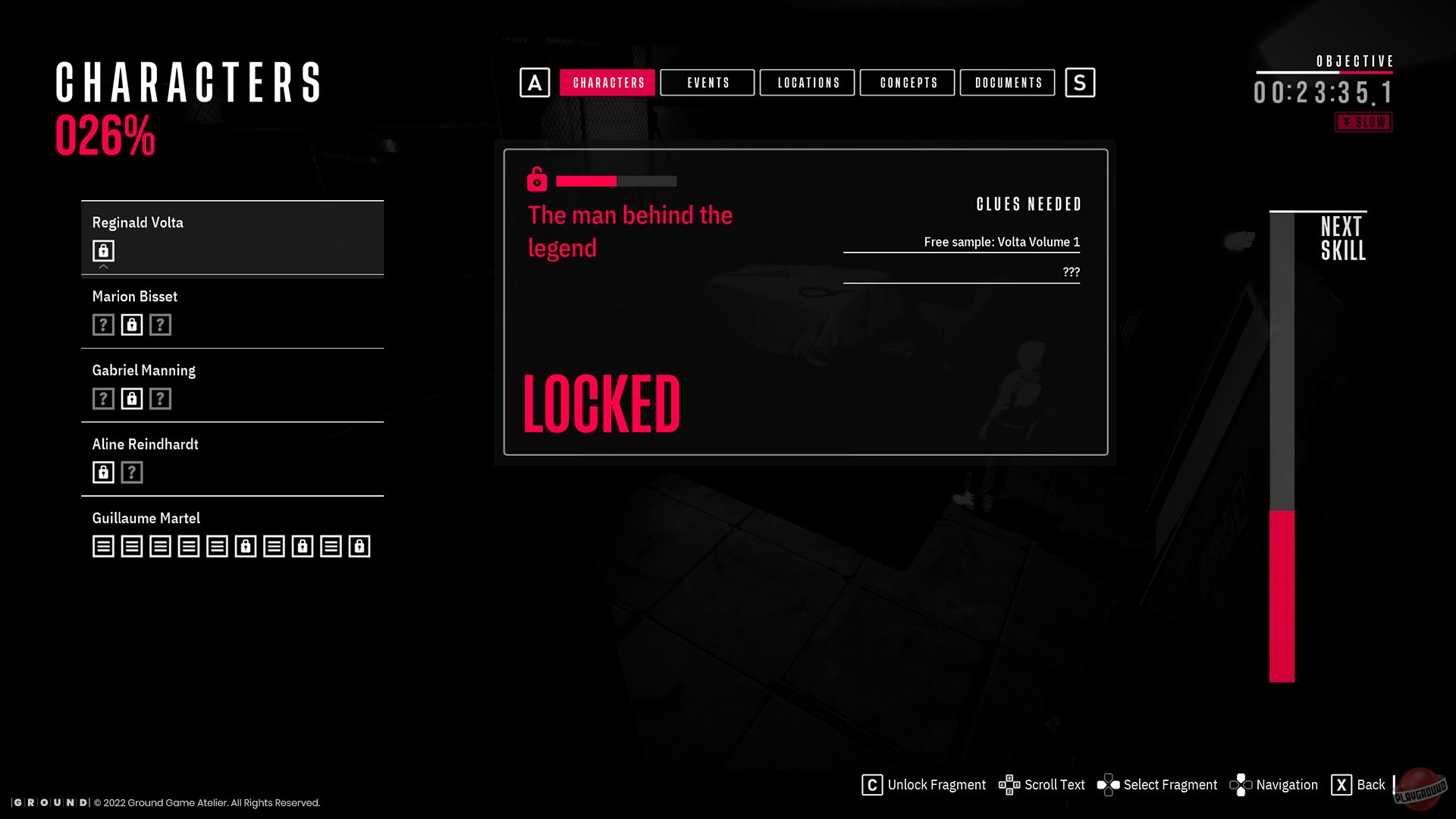Switch to the Events tab
Viewport: 1456px width, 819px height.
tap(707, 83)
